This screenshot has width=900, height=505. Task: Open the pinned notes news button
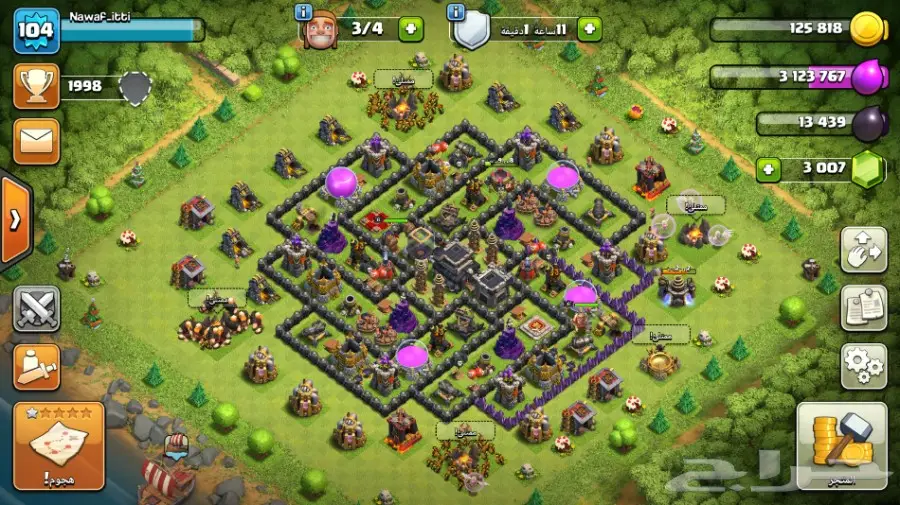(x=863, y=308)
